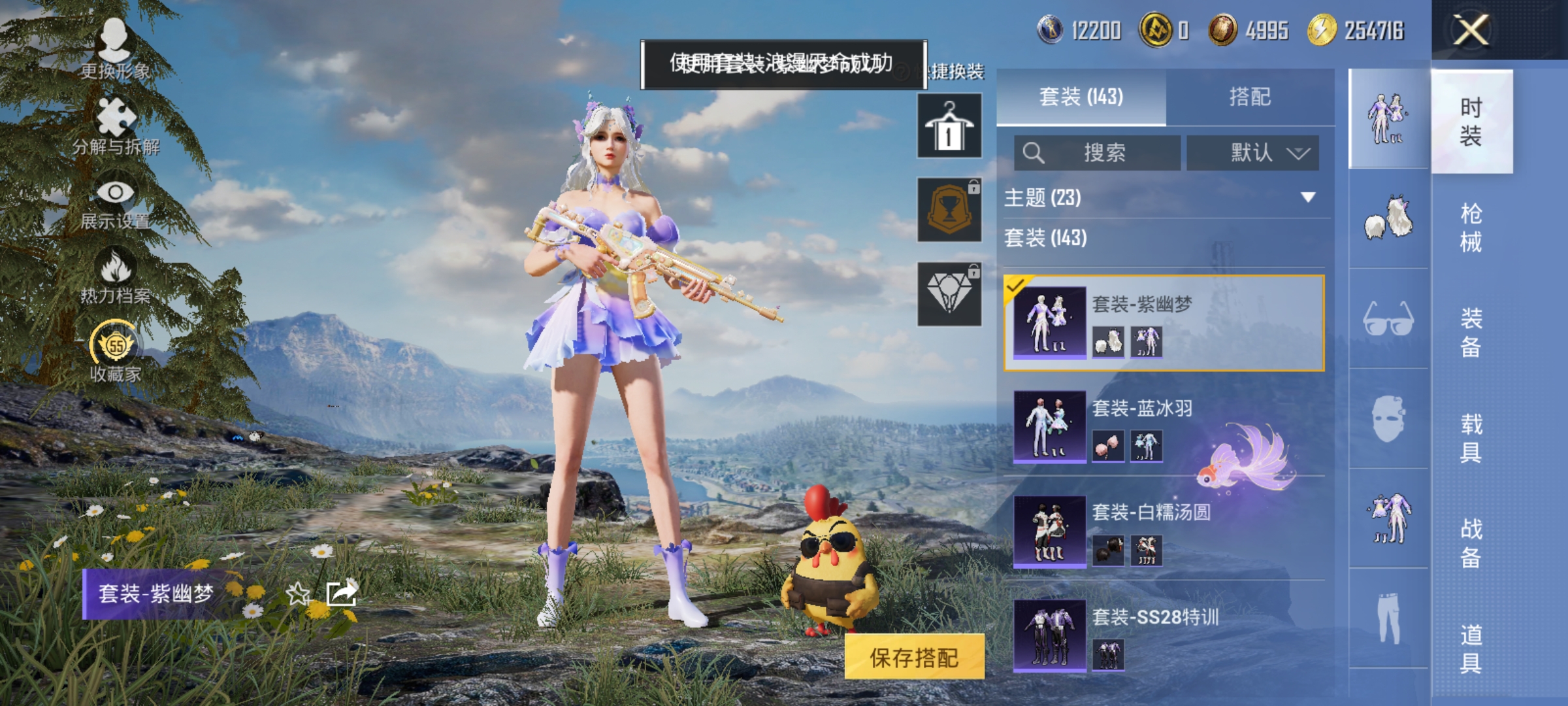Image resolution: width=1568 pixels, height=706 pixels.
Task: Click the hanger quick-outfit slot icon
Action: [x=947, y=126]
